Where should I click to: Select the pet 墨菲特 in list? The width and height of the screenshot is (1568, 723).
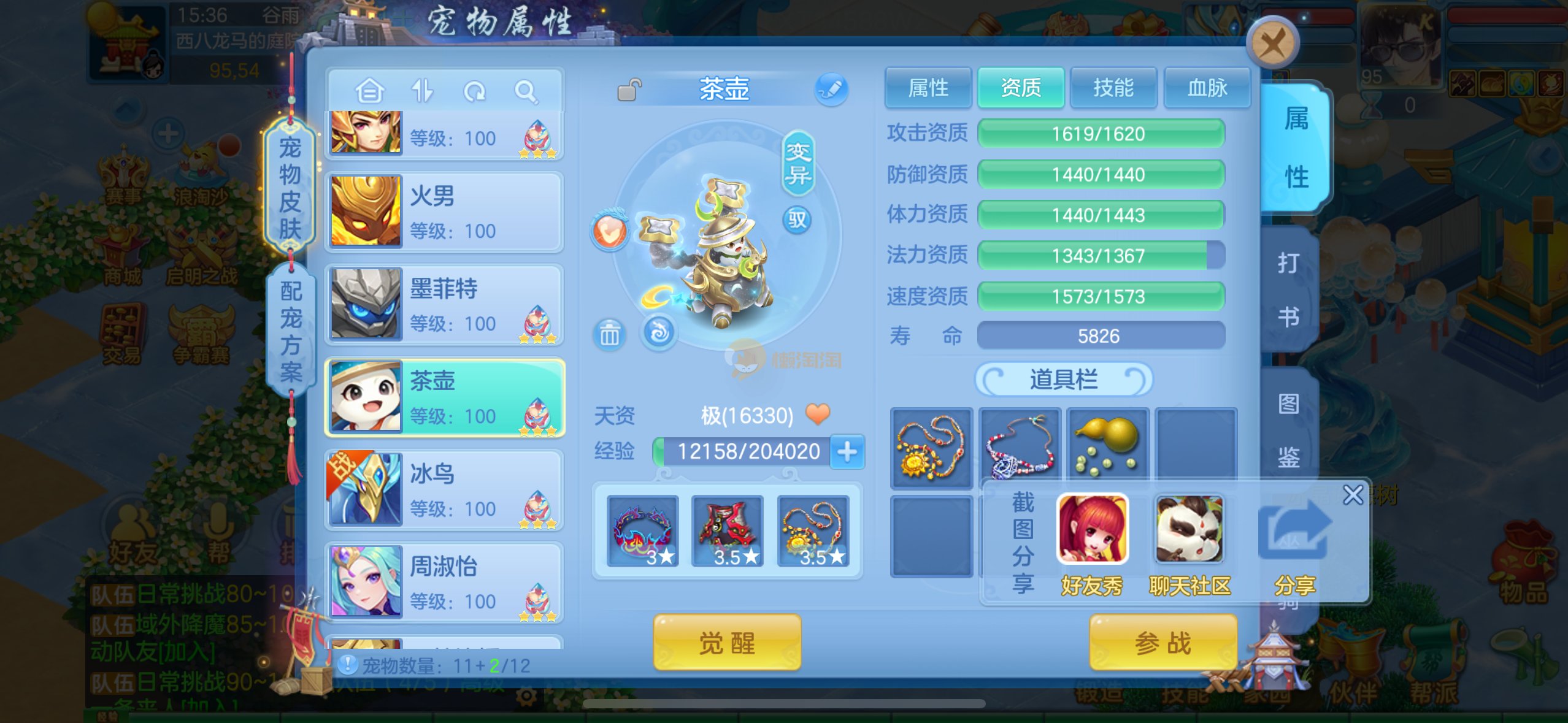click(444, 305)
